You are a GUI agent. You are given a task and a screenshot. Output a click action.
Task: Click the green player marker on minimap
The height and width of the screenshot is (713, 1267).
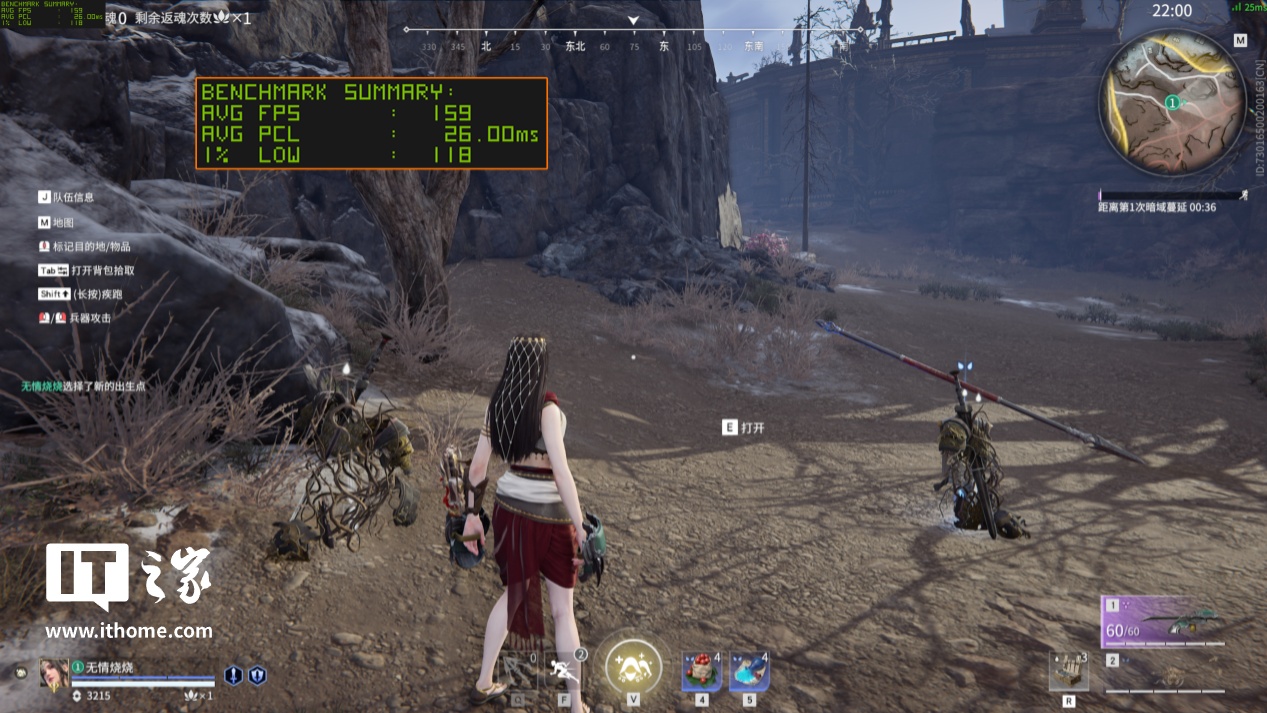click(1172, 102)
